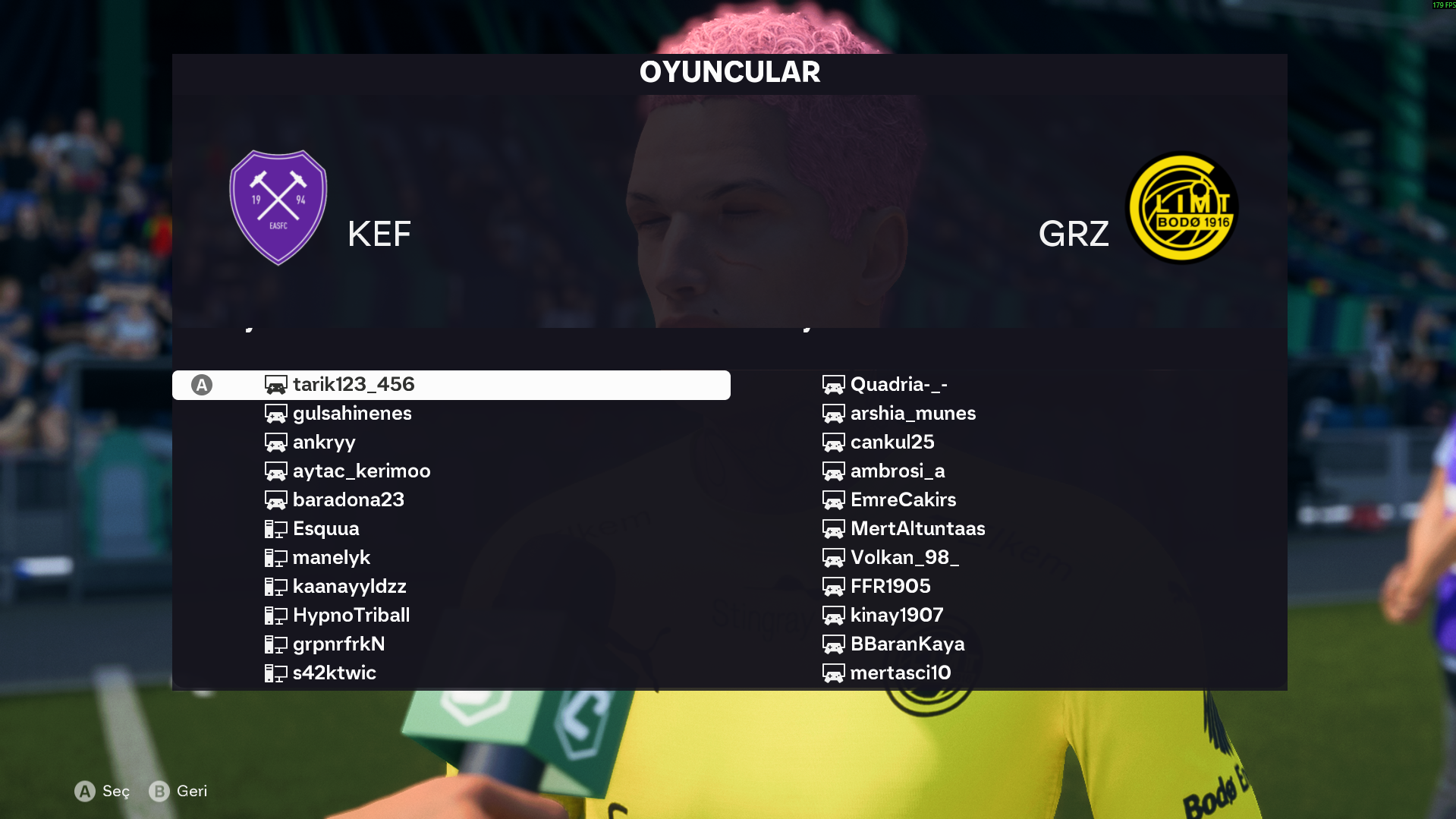Choose gulsahinenes from the player list
Viewport: 1456px width, 819px height.
point(352,414)
